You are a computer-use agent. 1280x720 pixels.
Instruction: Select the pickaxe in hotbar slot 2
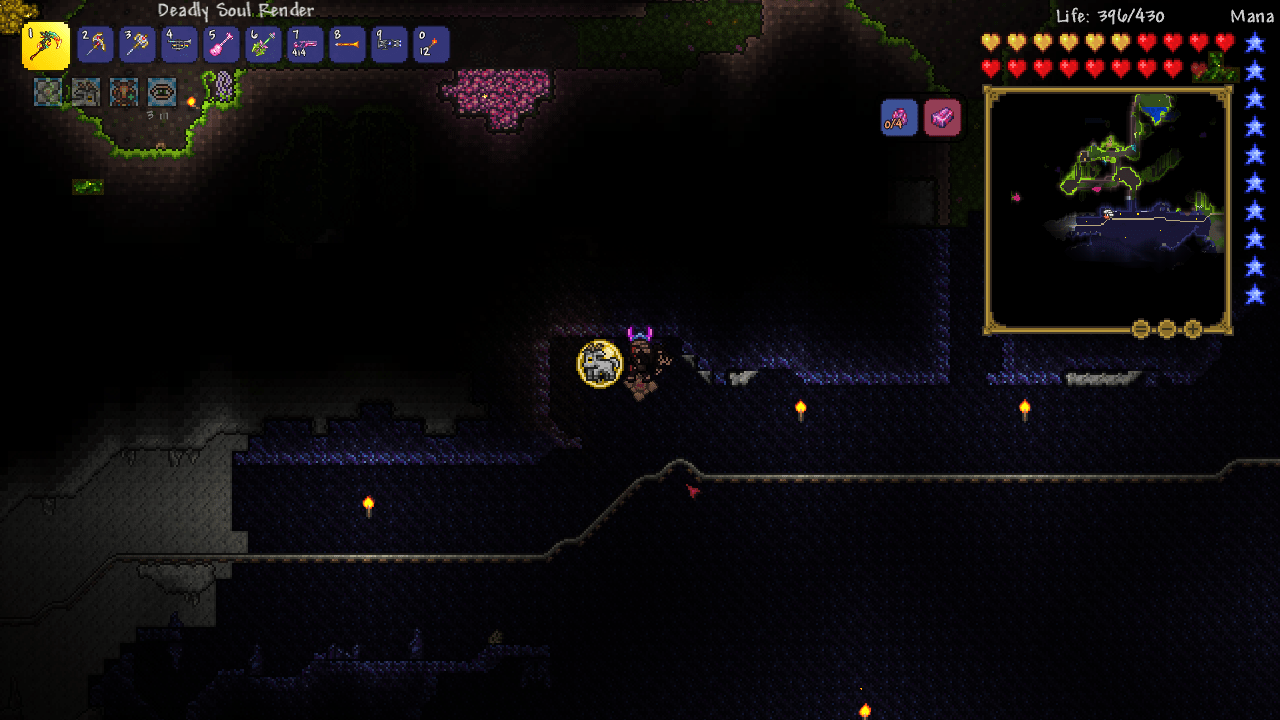94,44
